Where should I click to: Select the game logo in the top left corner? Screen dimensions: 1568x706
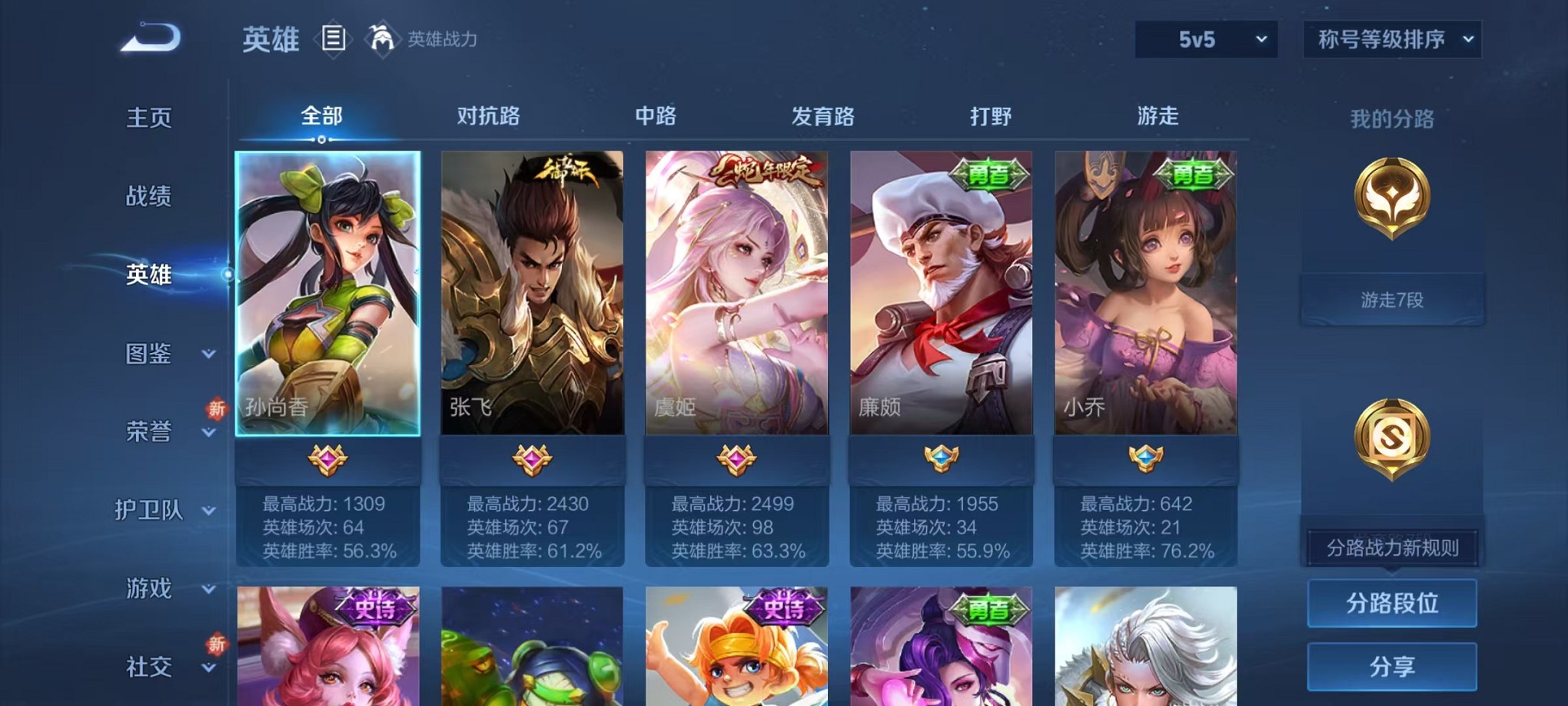148,36
